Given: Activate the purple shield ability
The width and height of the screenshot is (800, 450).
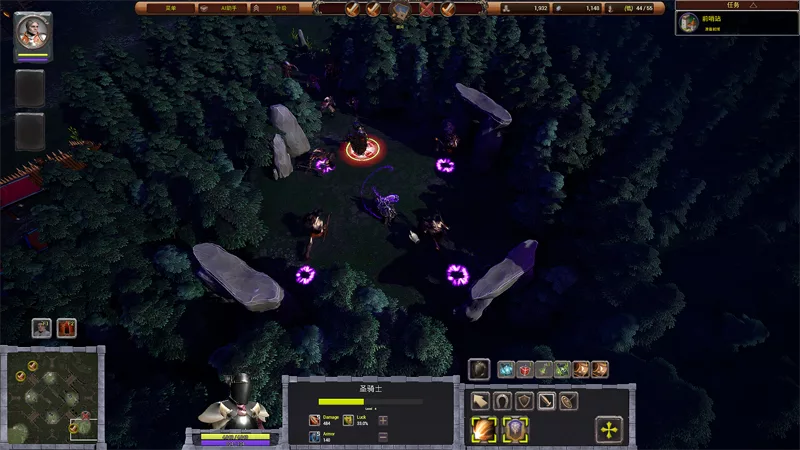Looking at the screenshot, I should [516, 430].
